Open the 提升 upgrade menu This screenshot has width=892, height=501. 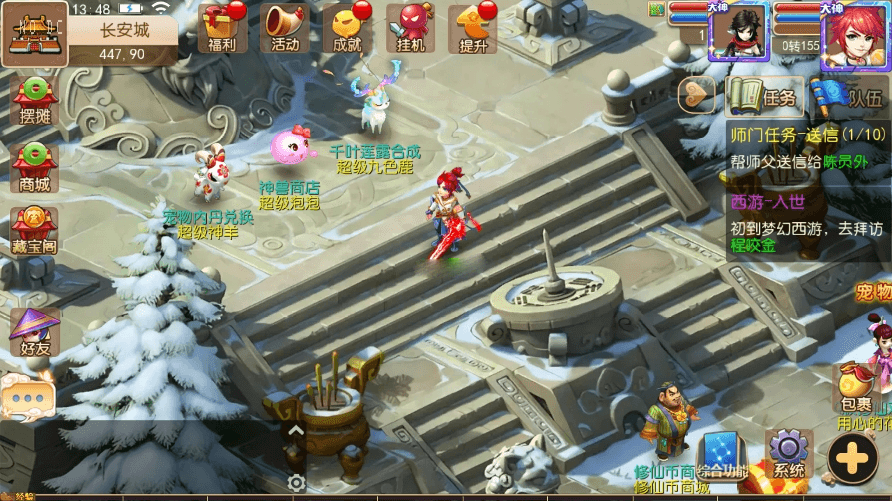pyautogui.click(x=472, y=27)
